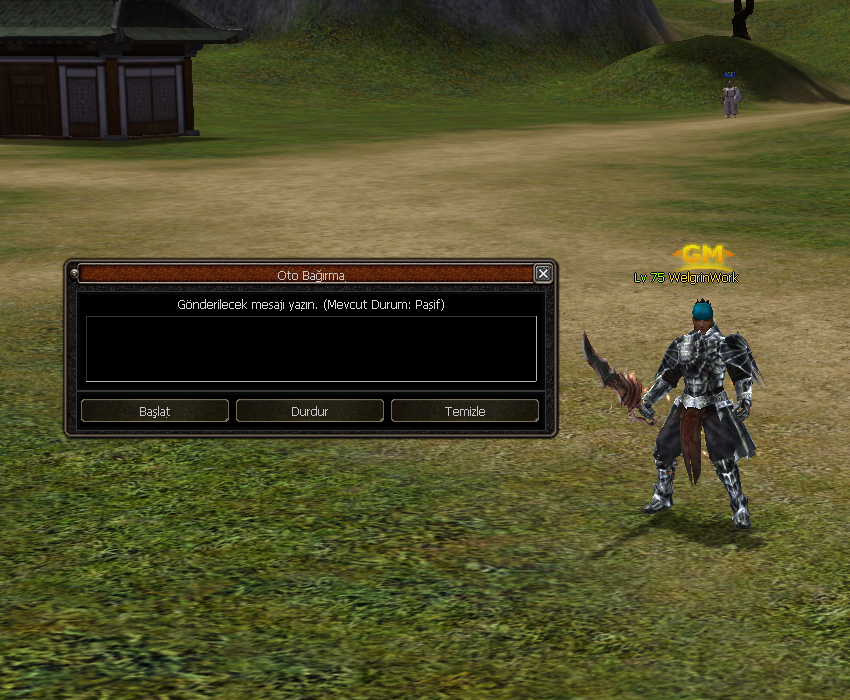The height and width of the screenshot is (700, 850).
Task: Focus the message text input box
Action: coord(311,349)
